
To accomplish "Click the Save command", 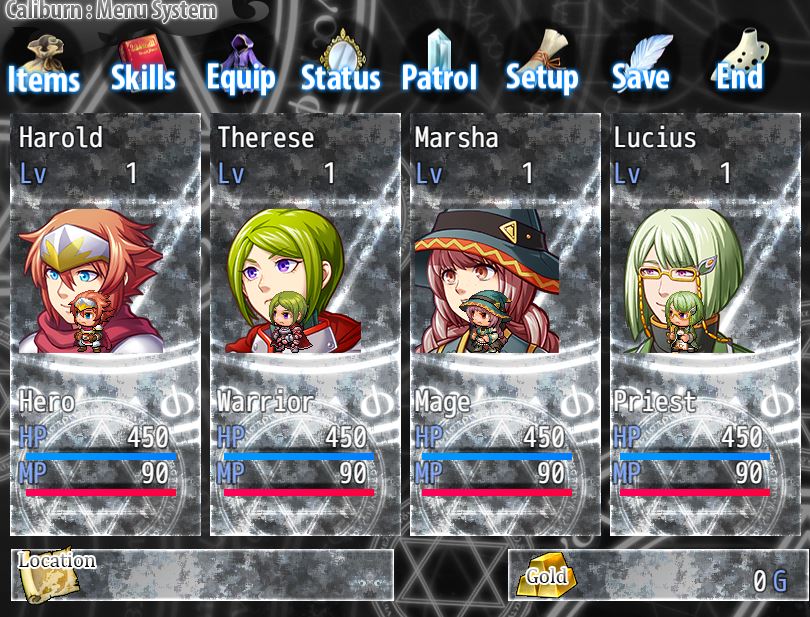I will tap(640, 66).
